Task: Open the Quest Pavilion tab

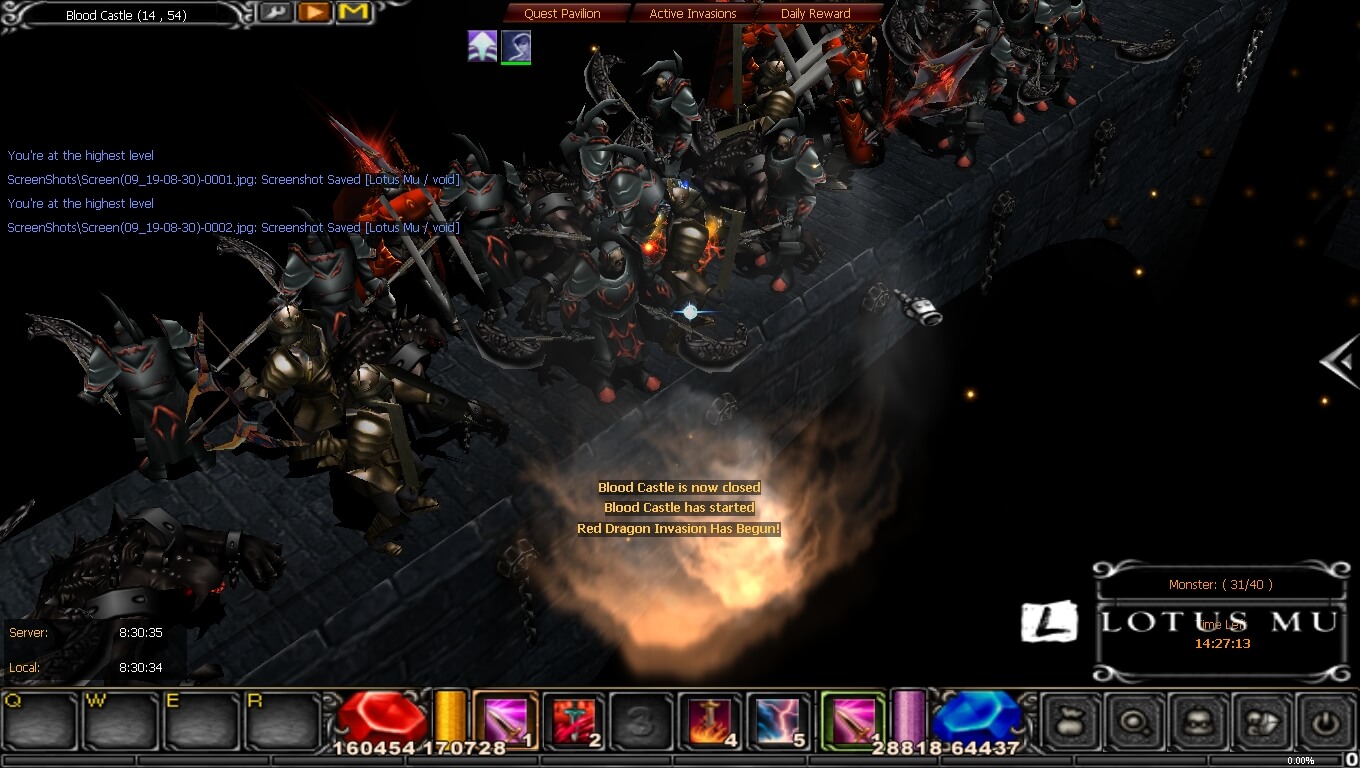Action: 564,13
